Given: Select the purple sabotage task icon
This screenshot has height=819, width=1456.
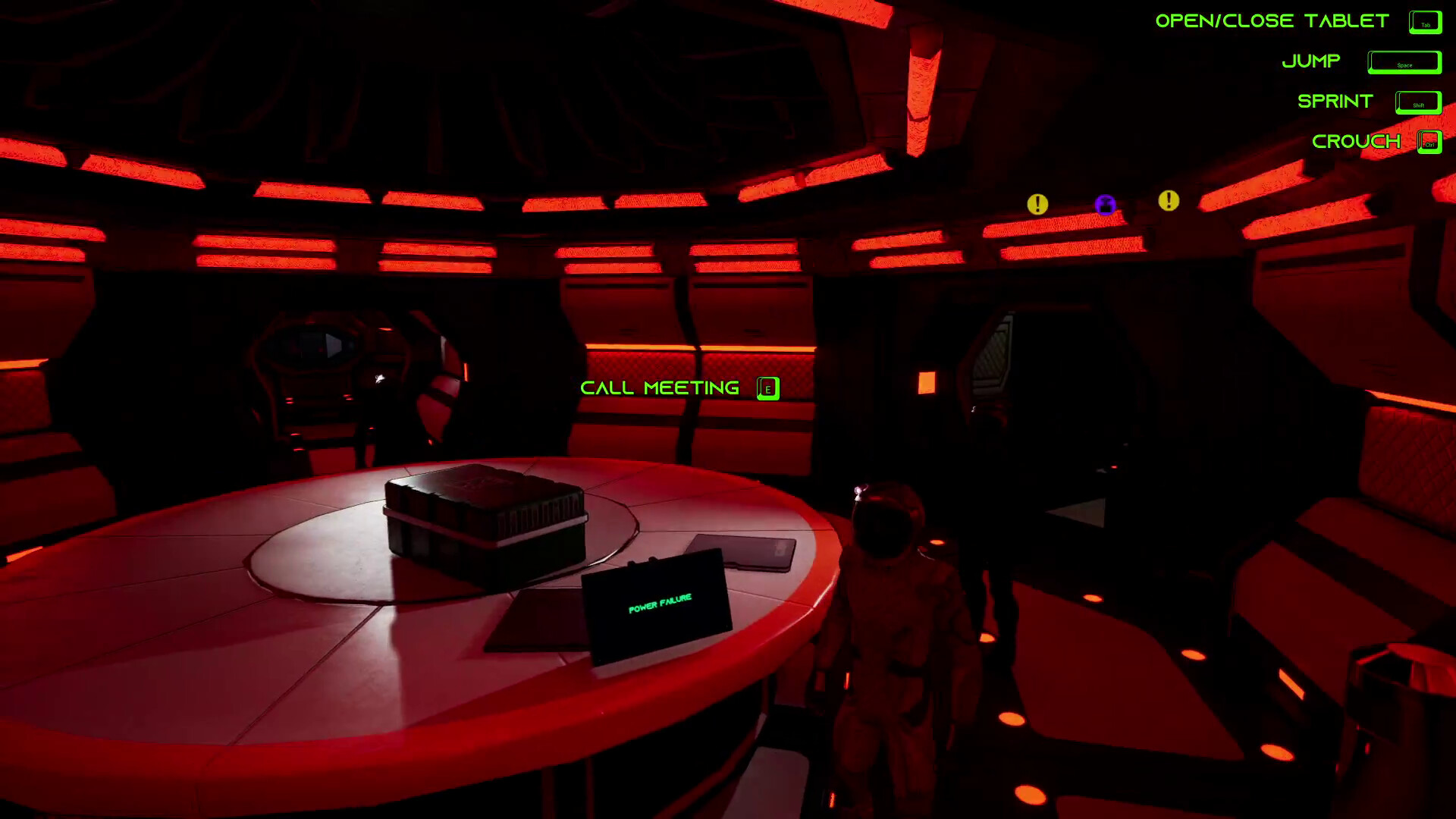Looking at the screenshot, I should pos(1105,206).
